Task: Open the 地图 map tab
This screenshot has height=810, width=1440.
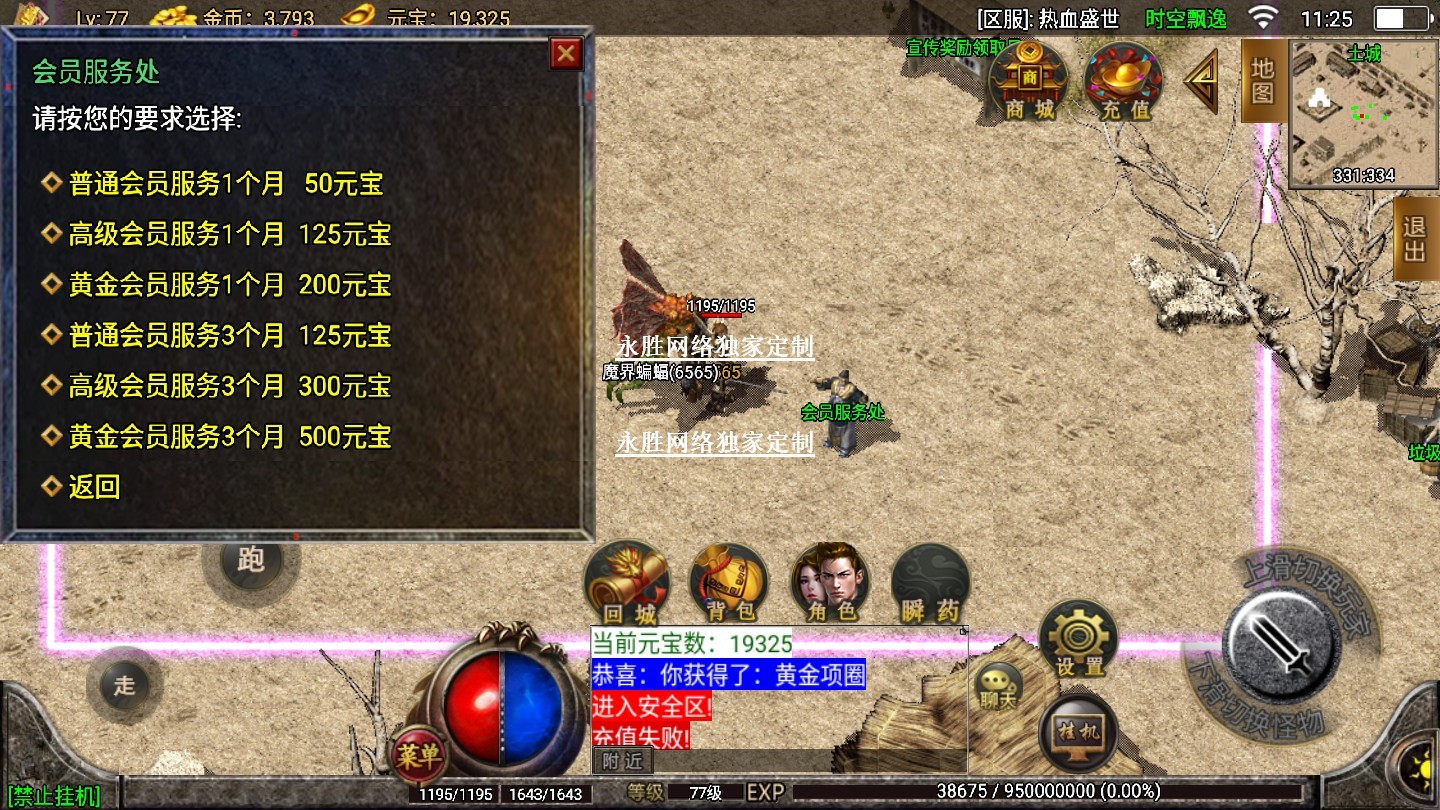Action: tap(1263, 82)
